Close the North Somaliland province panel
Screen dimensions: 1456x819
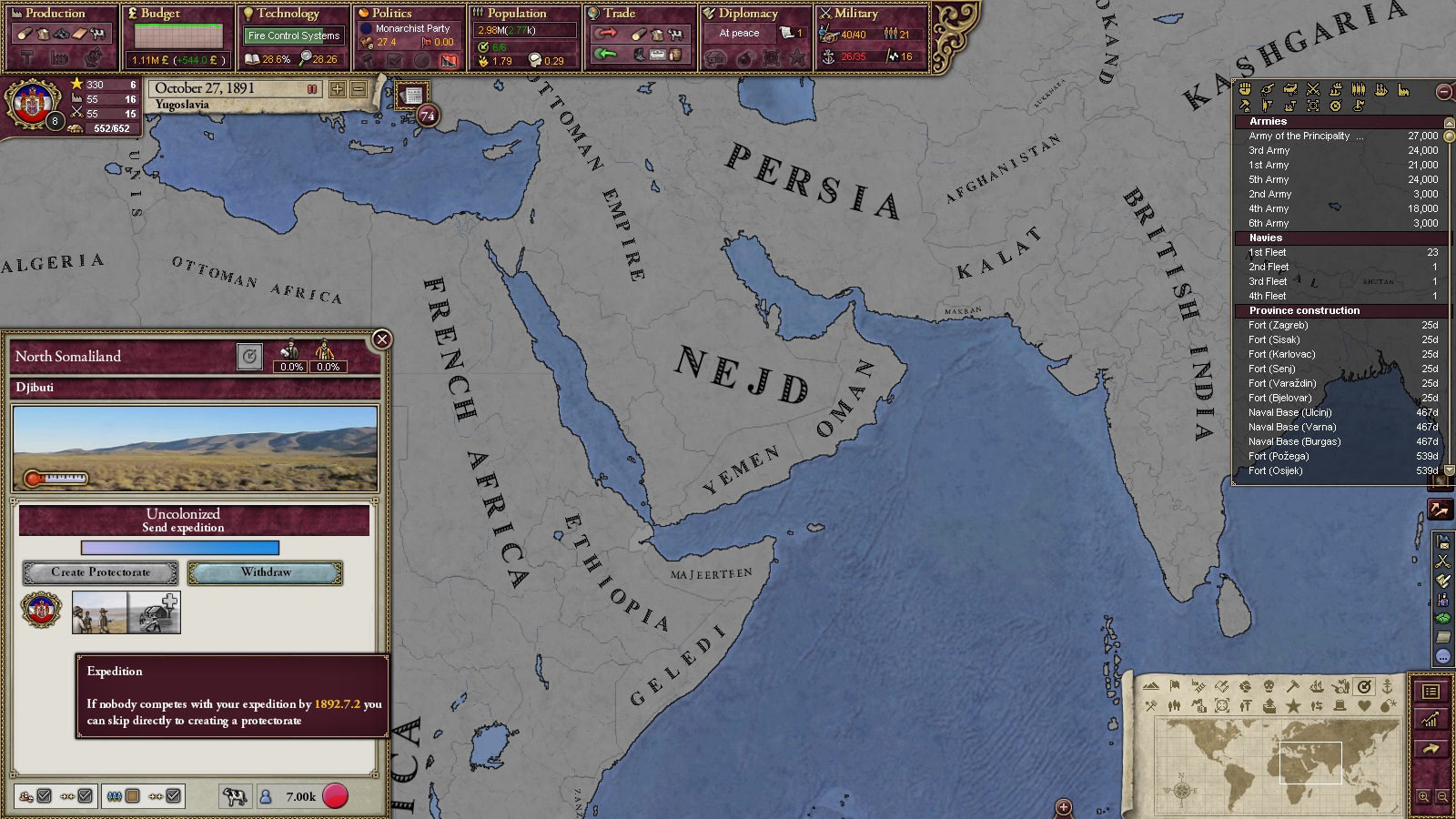pyautogui.click(x=382, y=339)
